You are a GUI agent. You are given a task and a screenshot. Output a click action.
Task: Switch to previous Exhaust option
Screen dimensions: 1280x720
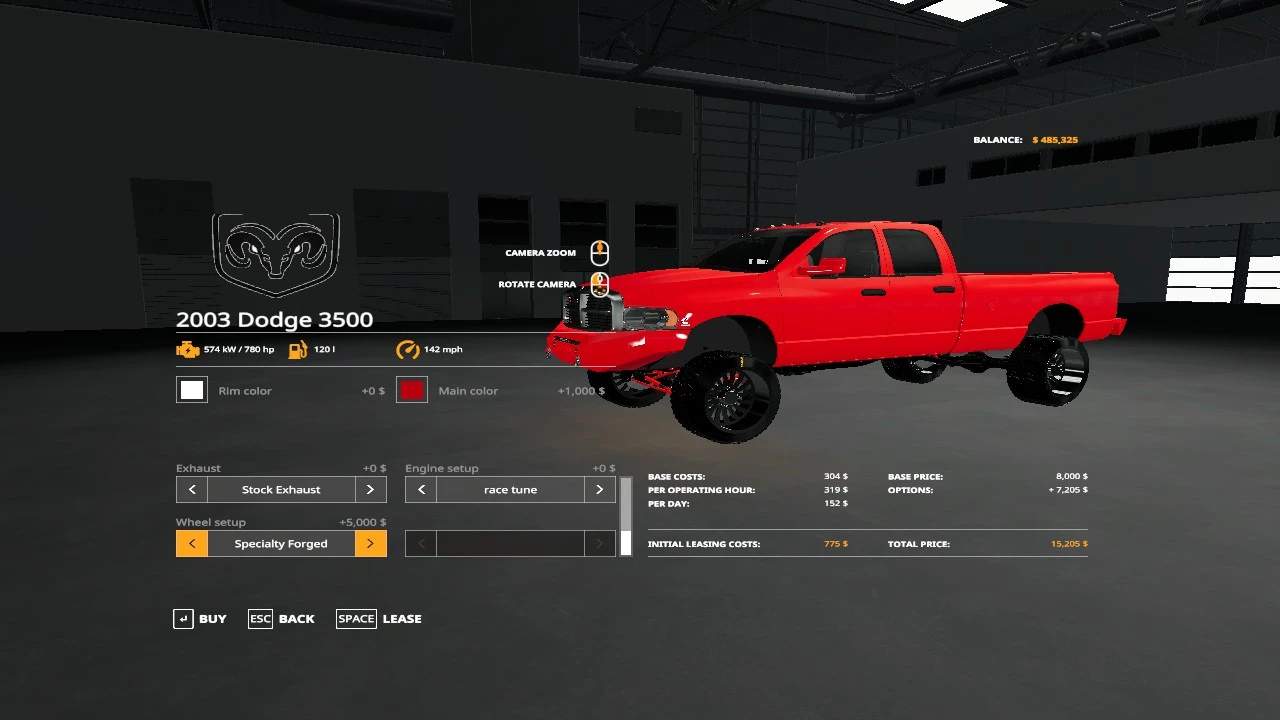[192, 490]
